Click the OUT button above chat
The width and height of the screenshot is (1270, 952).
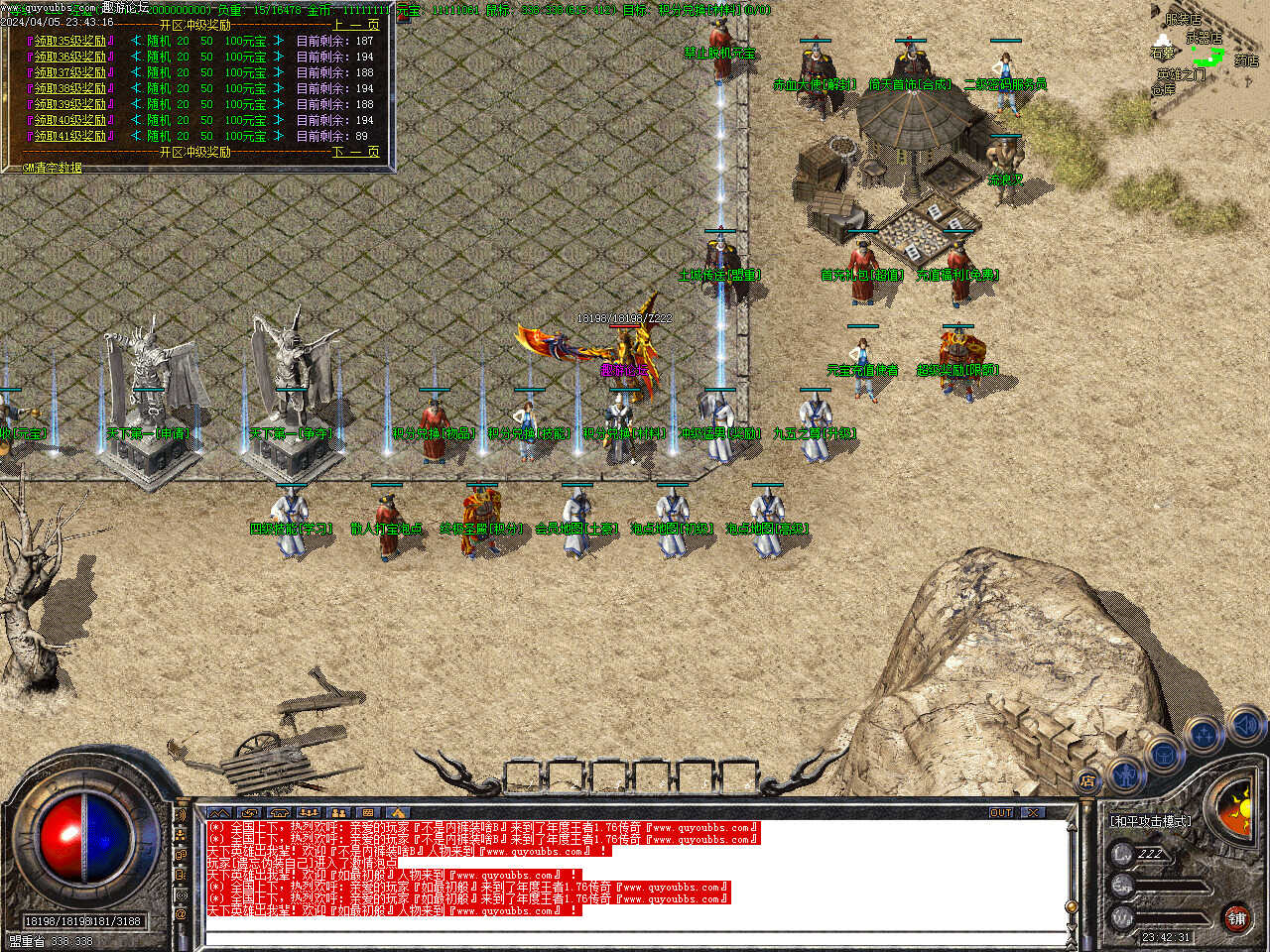(1001, 812)
